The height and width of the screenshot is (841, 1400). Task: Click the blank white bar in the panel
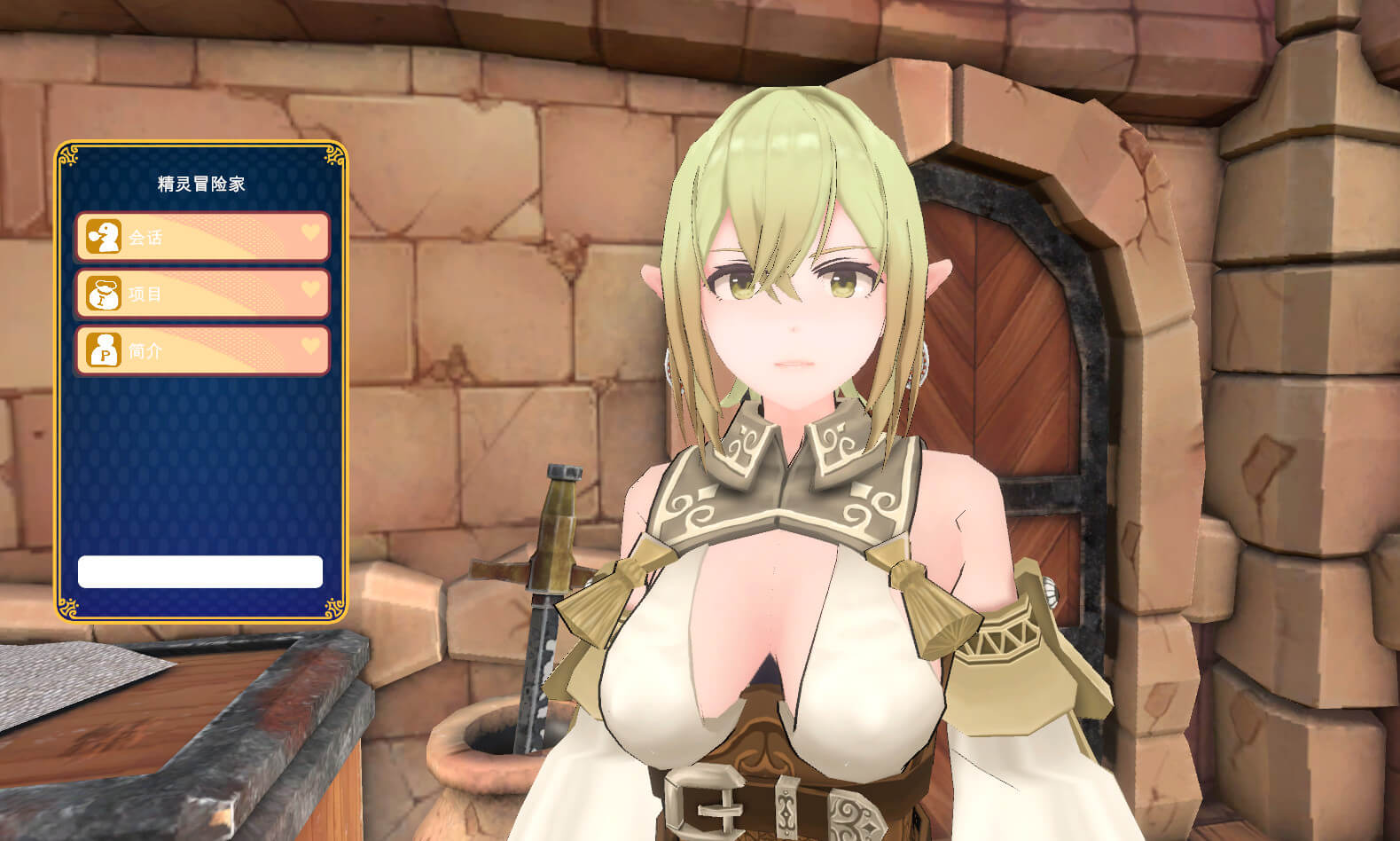pyautogui.click(x=200, y=572)
